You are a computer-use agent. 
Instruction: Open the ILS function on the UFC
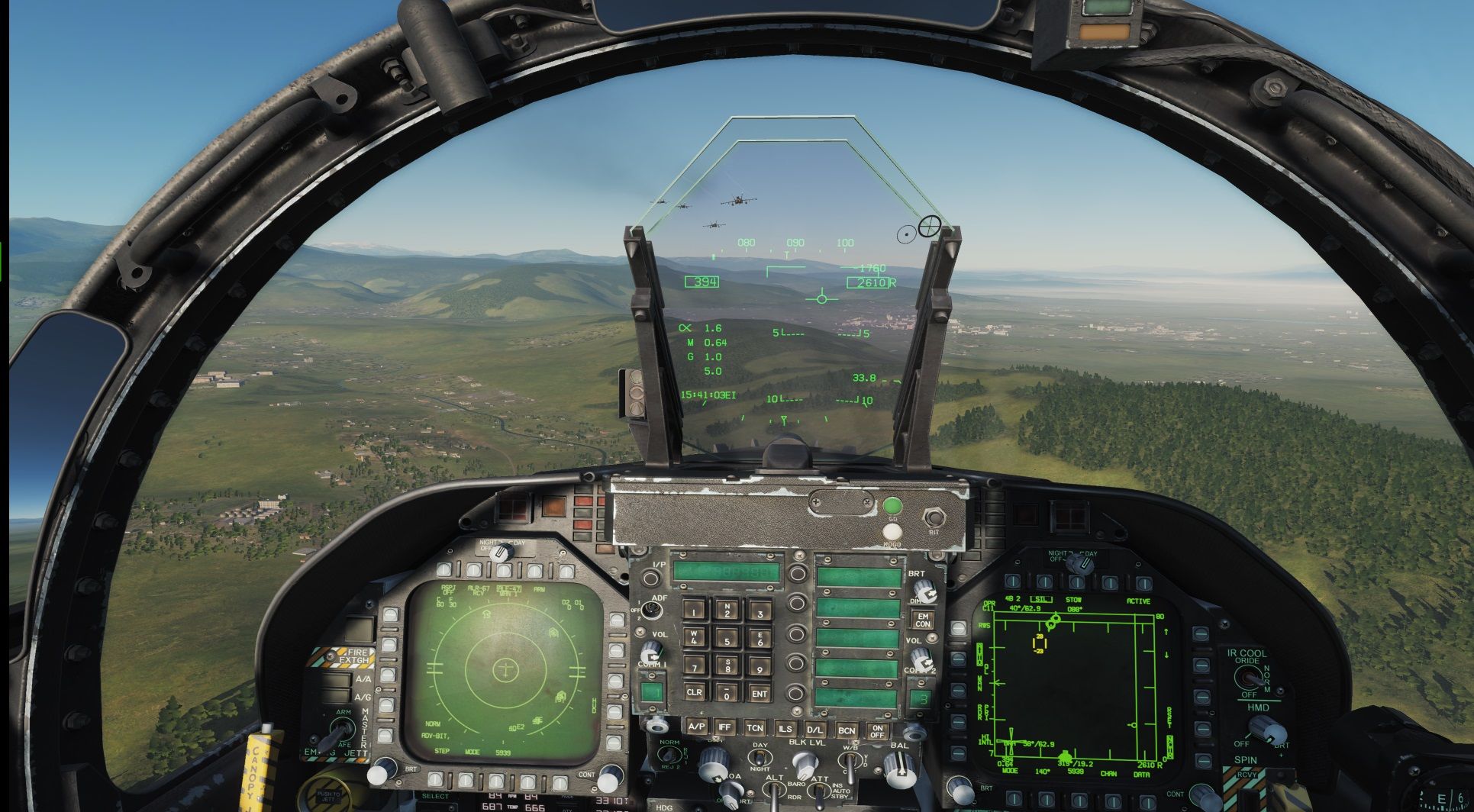click(785, 729)
